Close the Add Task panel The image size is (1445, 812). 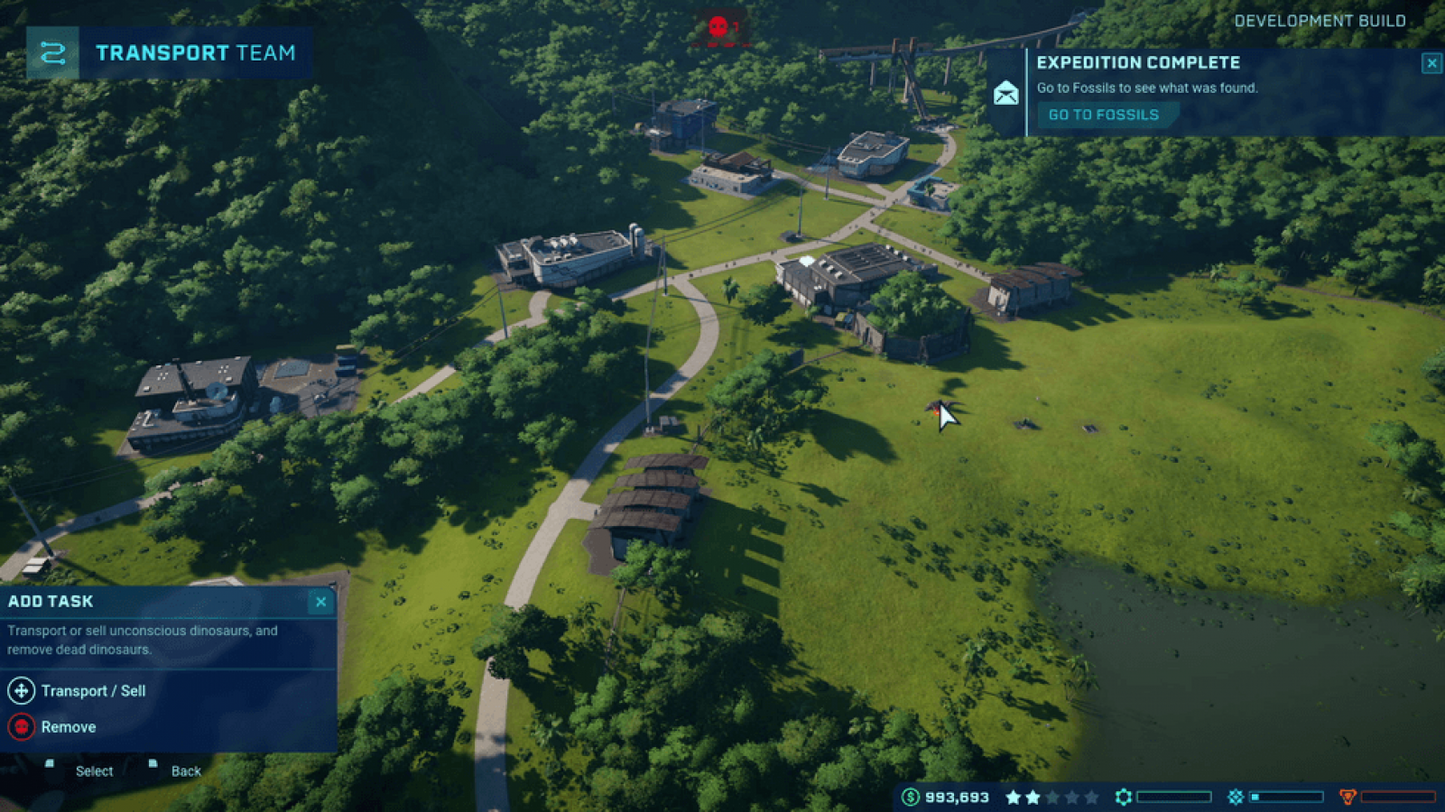point(320,602)
